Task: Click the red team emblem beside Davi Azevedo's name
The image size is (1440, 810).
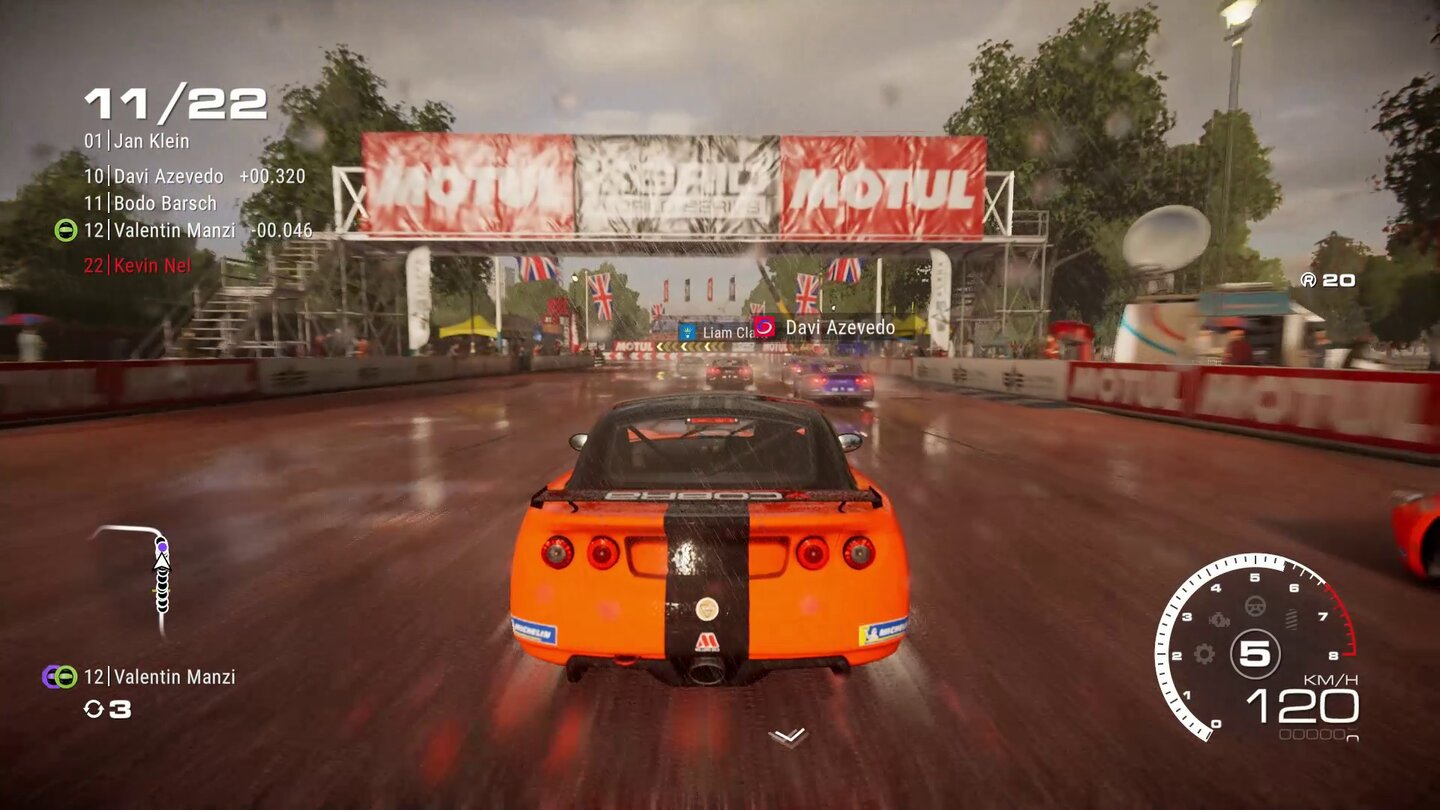Action: [x=764, y=325]
